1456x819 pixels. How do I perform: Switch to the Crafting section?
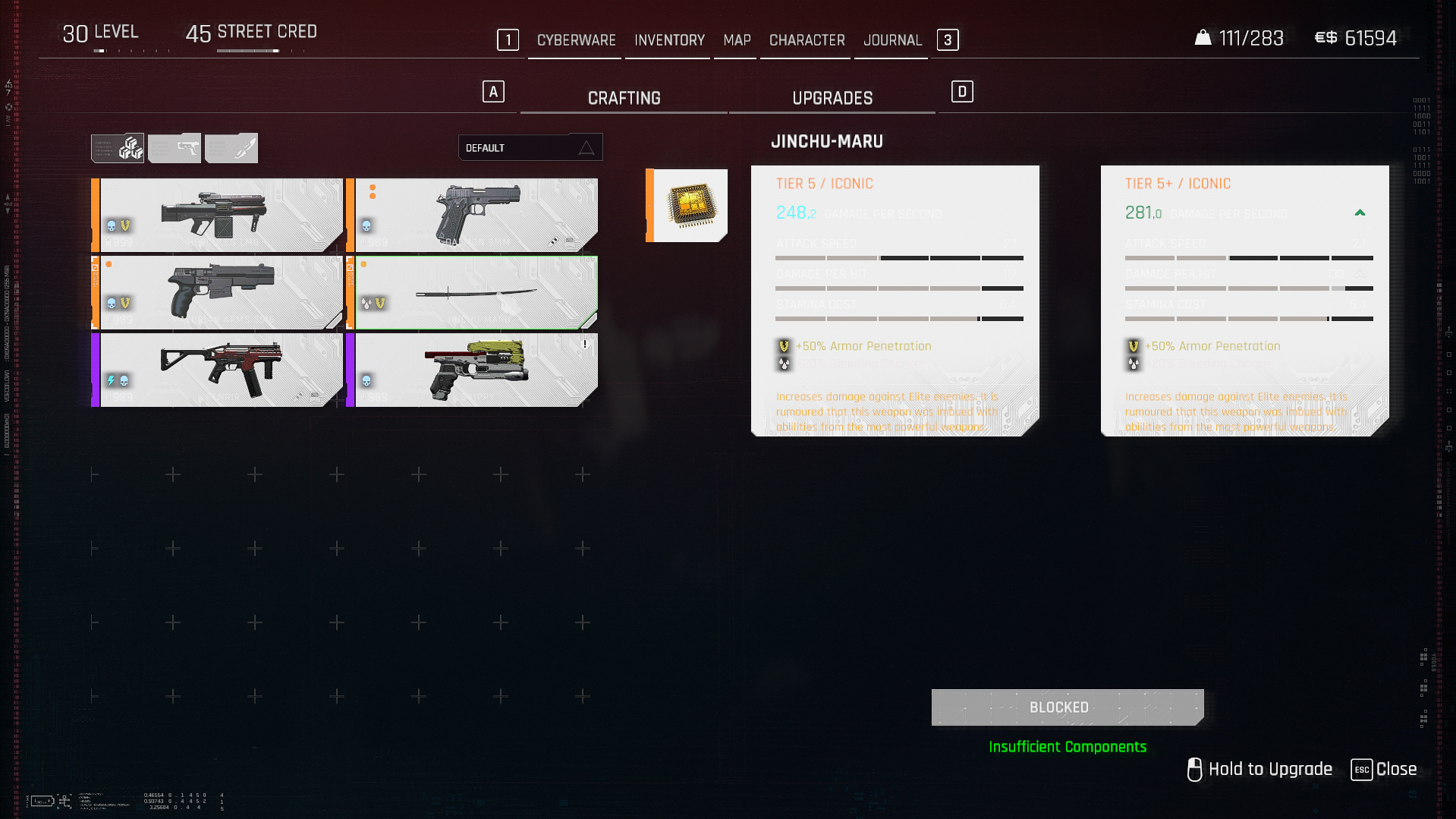click(624, 99)
